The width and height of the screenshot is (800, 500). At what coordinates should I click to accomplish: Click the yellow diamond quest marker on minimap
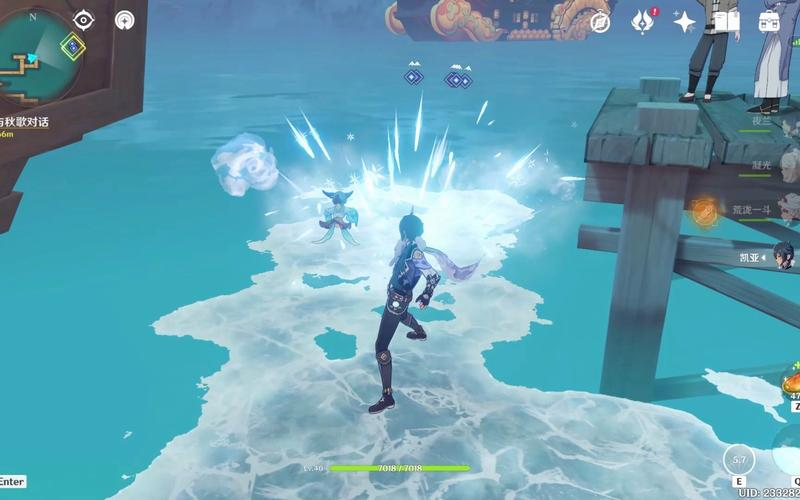click(72, 44)
